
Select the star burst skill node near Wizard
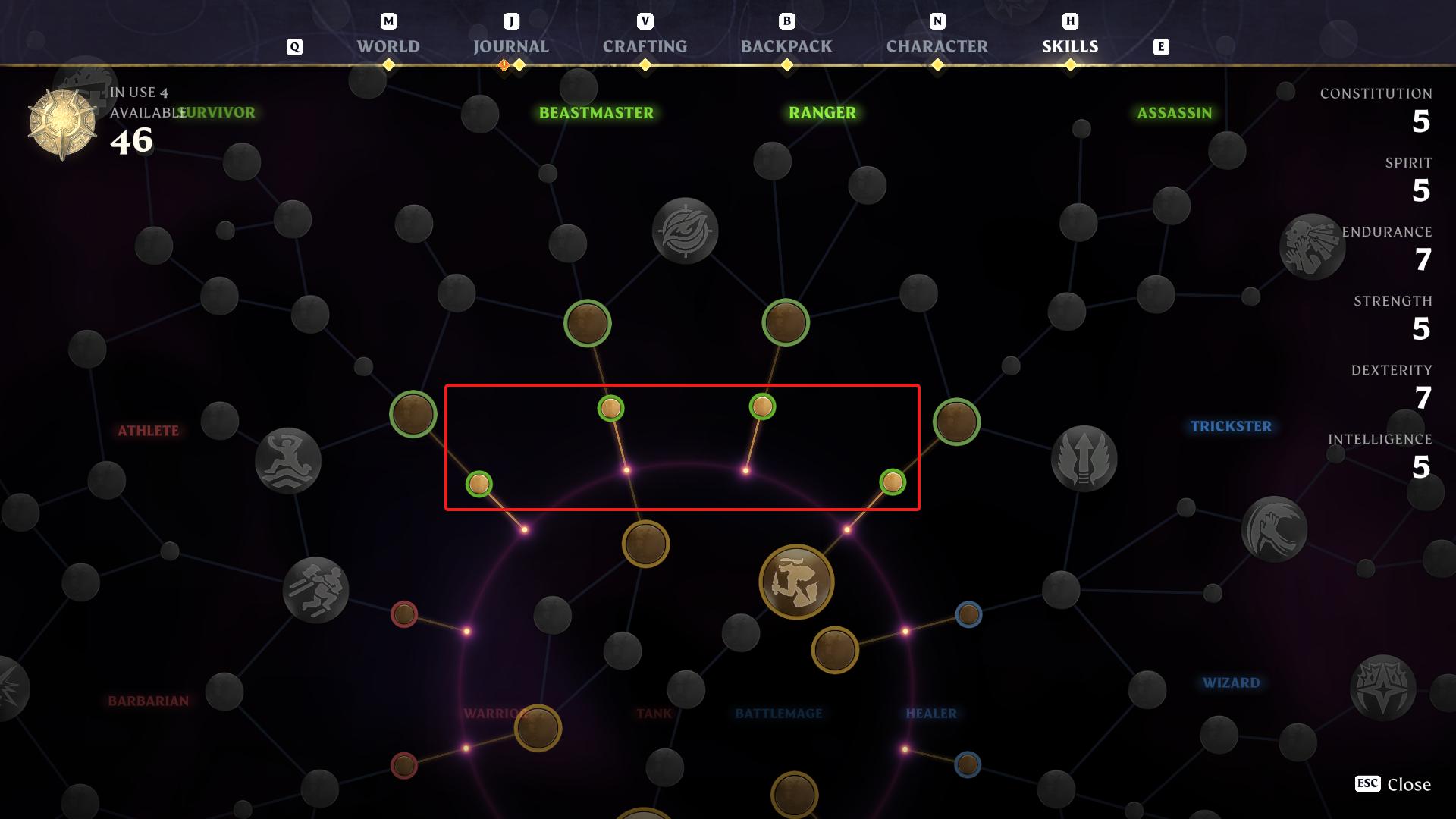pos(1383,688)
